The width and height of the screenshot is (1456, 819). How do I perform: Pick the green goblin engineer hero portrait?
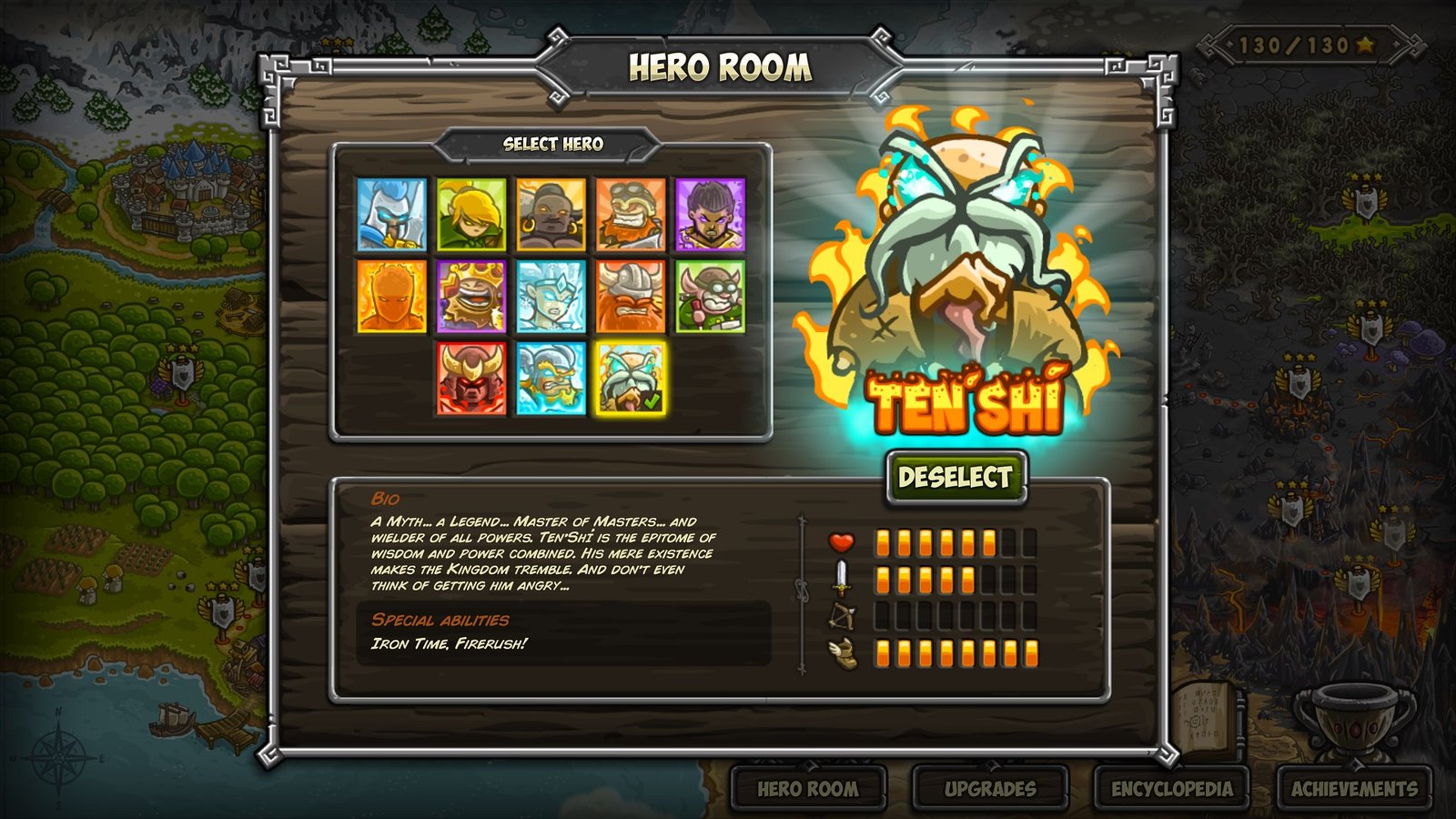[710, 297]
